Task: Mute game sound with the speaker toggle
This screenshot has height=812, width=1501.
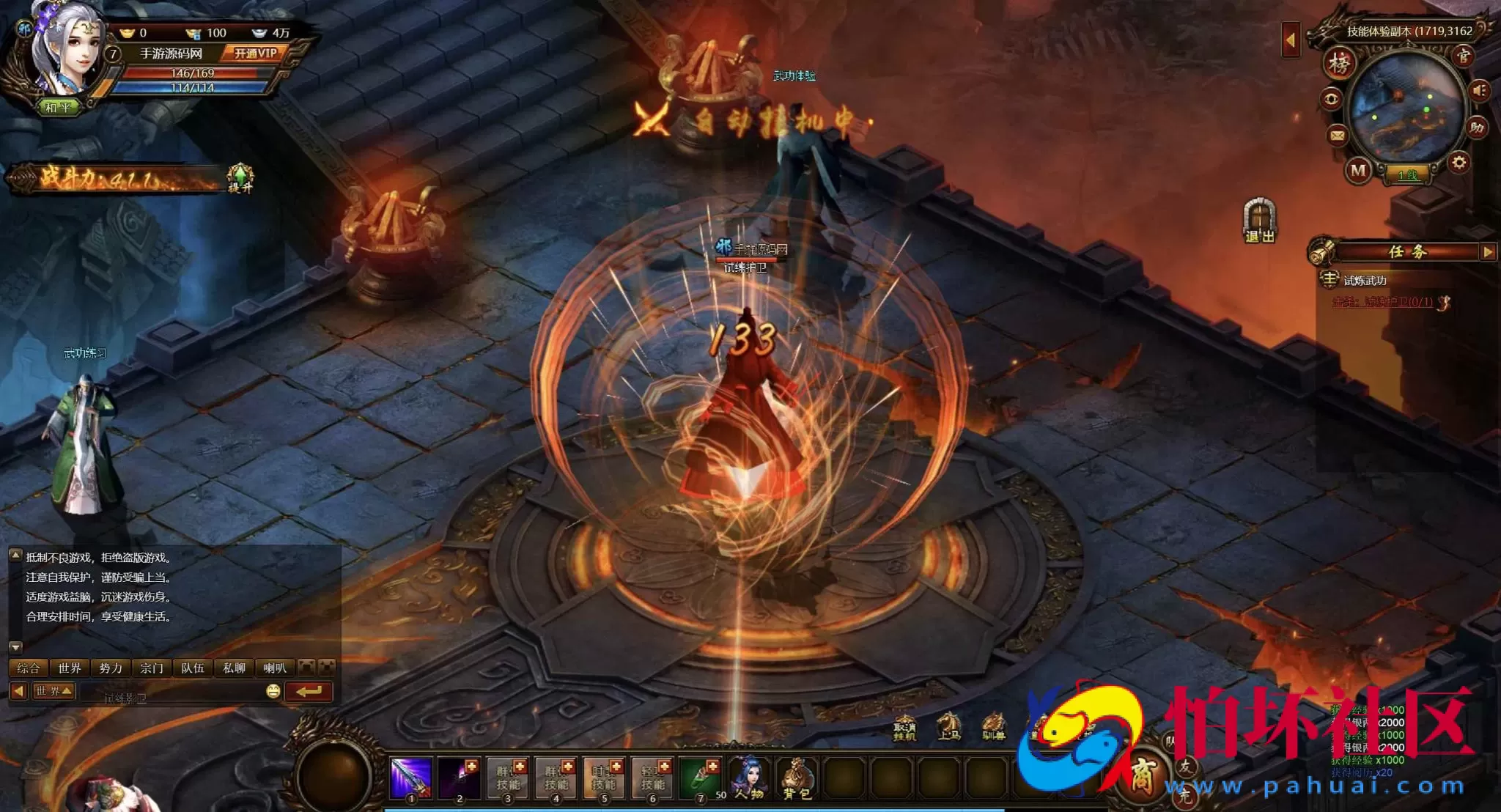Action: [1478, 91]
